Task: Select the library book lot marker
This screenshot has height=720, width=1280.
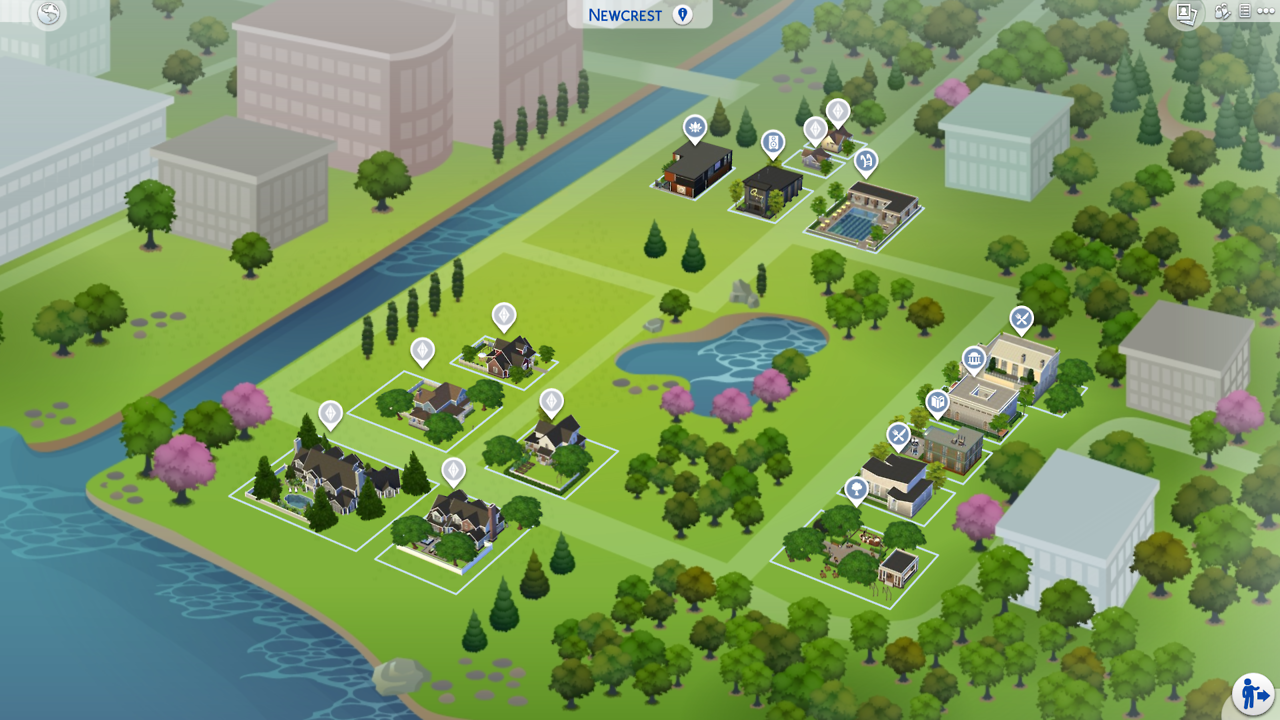Action: [937, 403]
